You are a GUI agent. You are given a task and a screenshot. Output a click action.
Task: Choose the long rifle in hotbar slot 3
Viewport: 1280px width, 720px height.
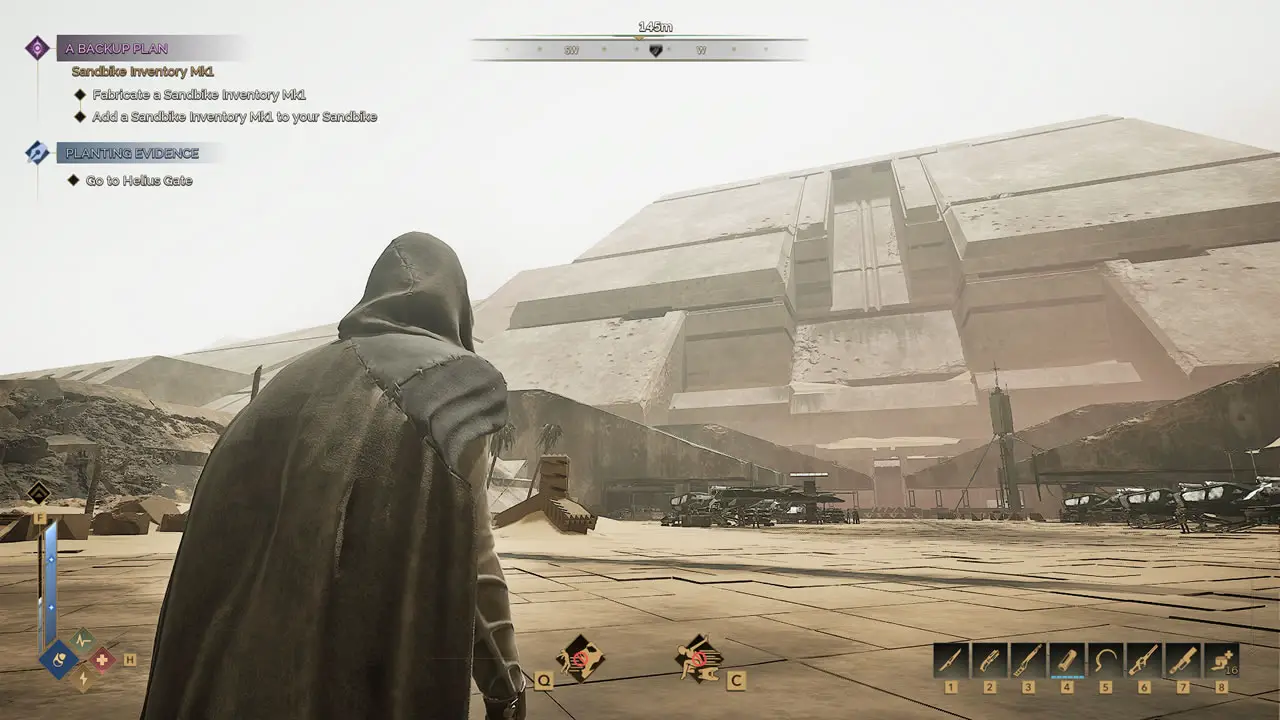tap(1029, 660)
